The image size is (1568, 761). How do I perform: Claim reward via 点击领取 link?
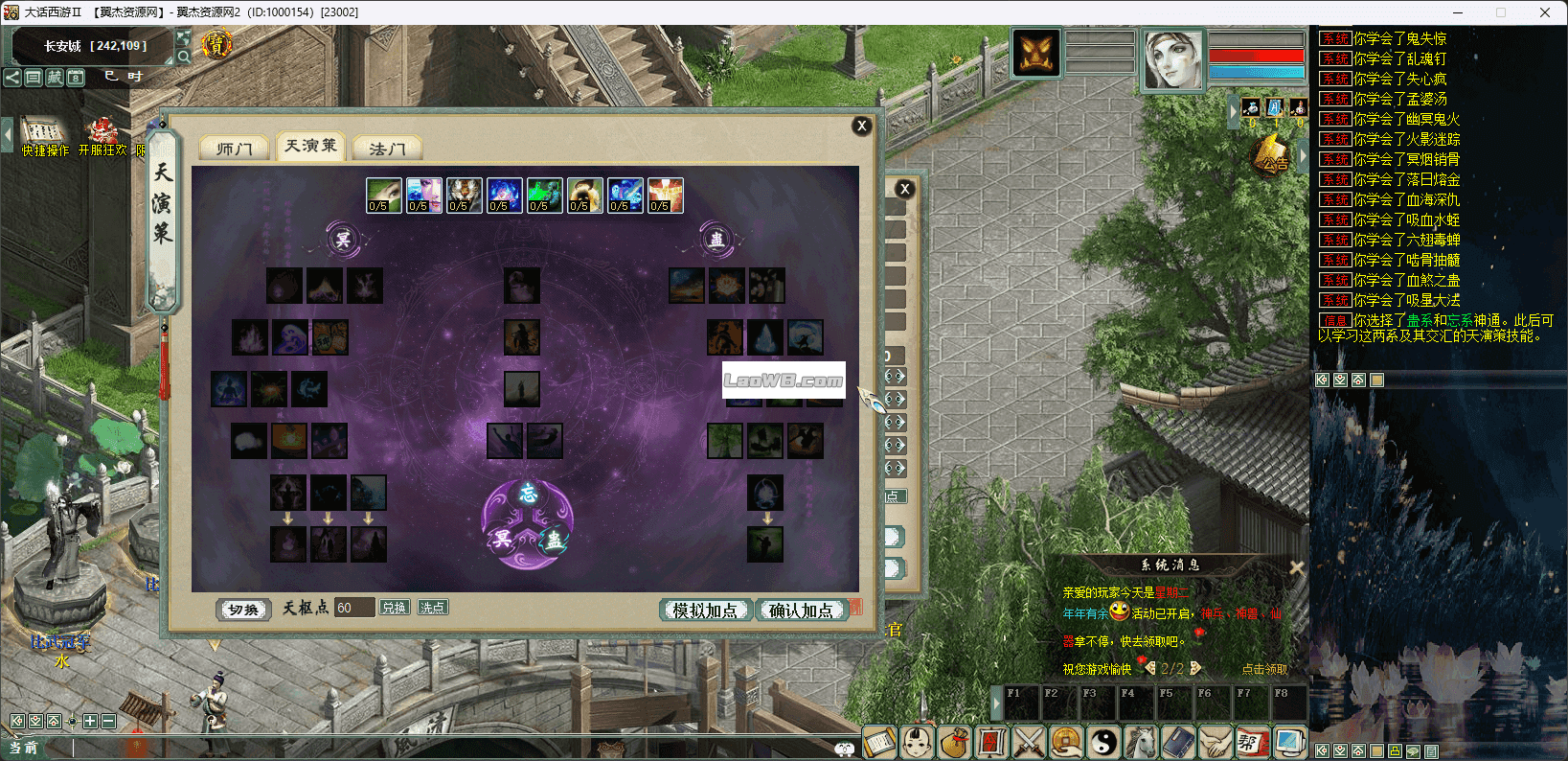click(x=1264, y=669)
